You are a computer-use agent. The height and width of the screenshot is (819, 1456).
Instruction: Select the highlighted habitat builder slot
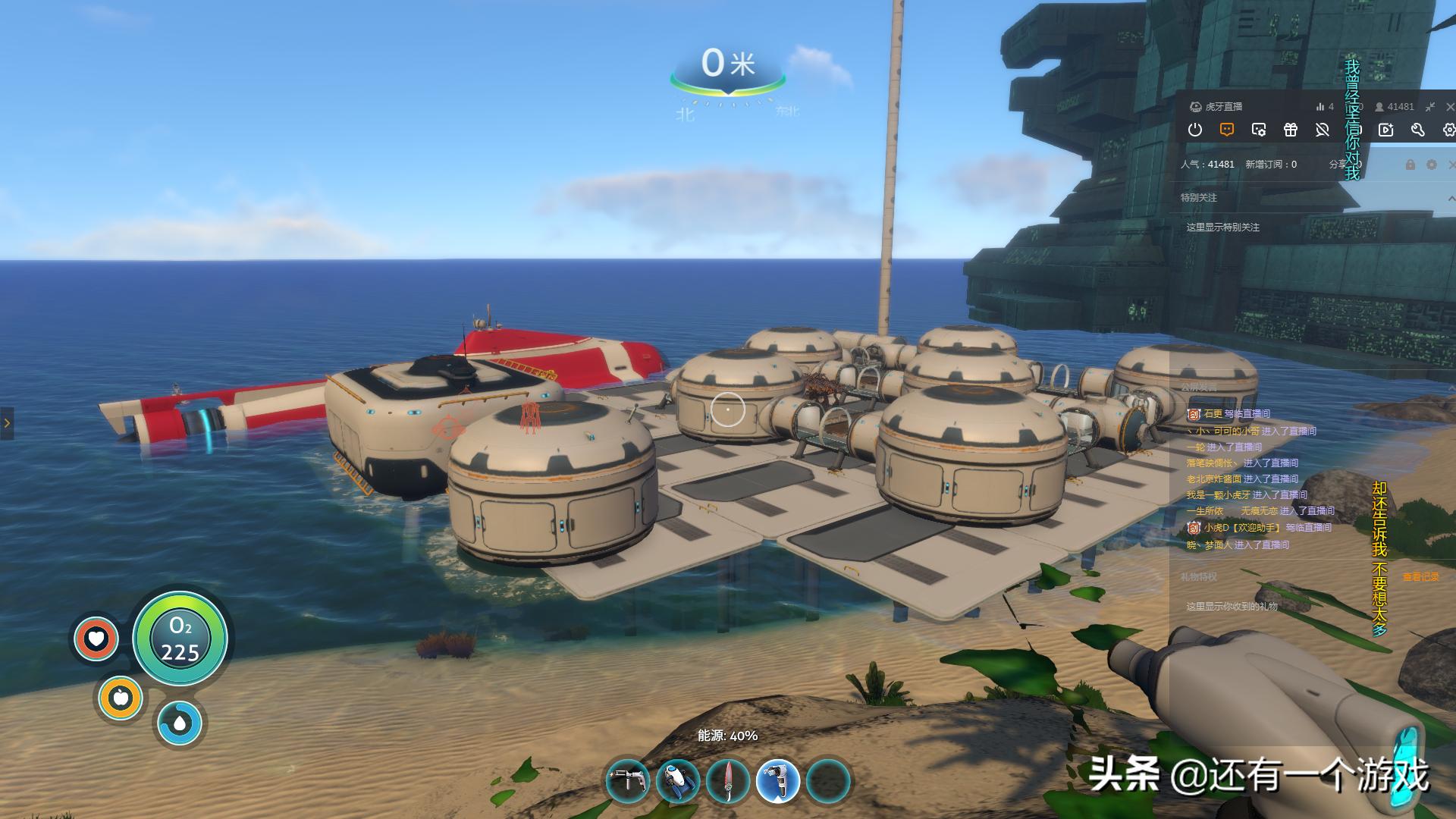tap(778, 780)
